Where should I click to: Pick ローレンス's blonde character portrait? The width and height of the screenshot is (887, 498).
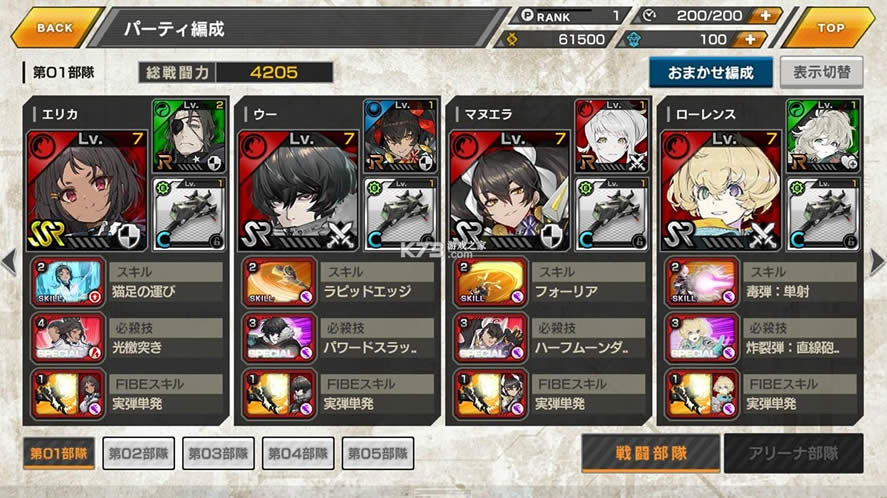coord(722,190)
